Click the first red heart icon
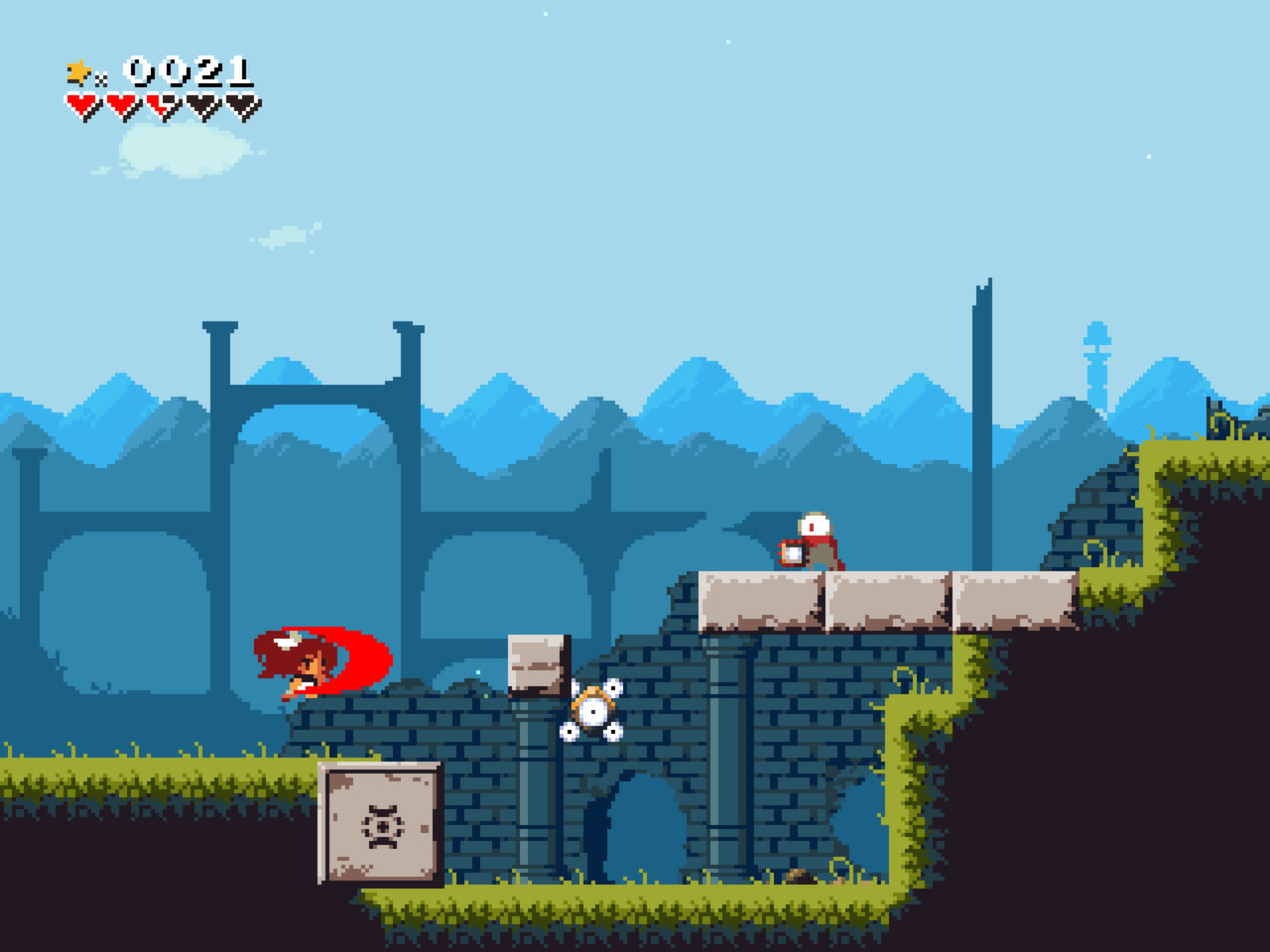Image resolution: width=1270 pixels, height=952 pixels. tap(81, 102)
